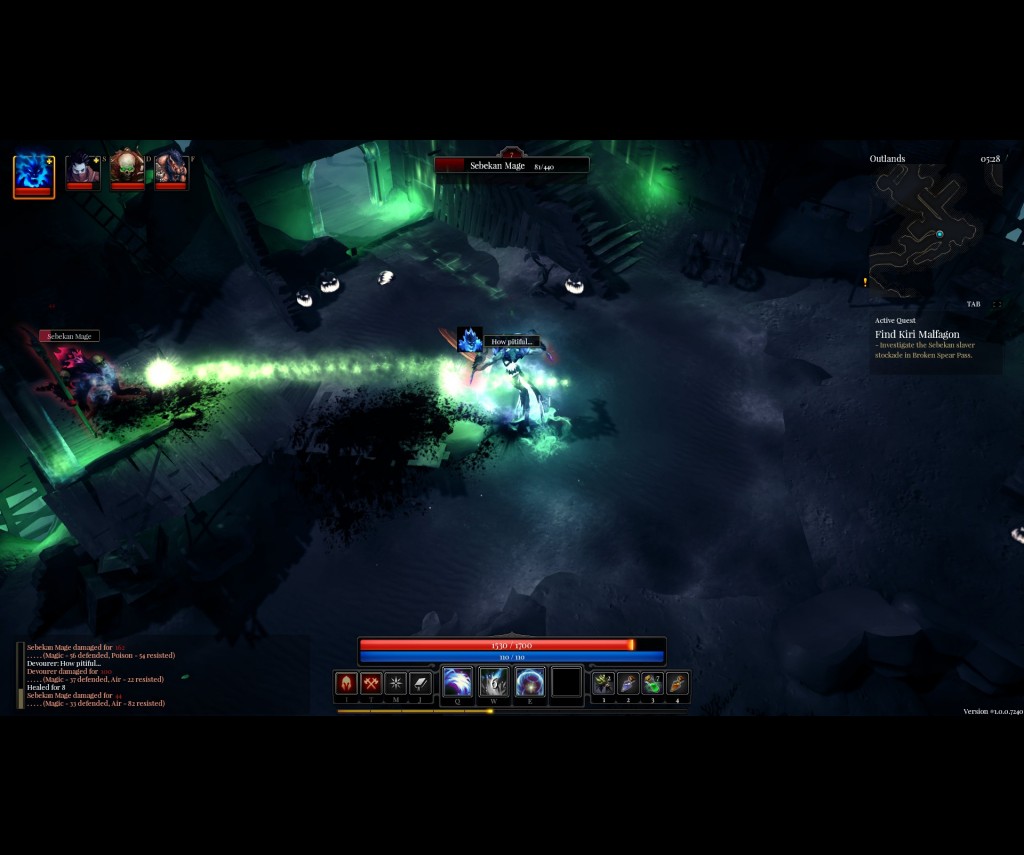Activate the purple slash Q ability
Screen dimensions: 1024x855
(457, 683)
